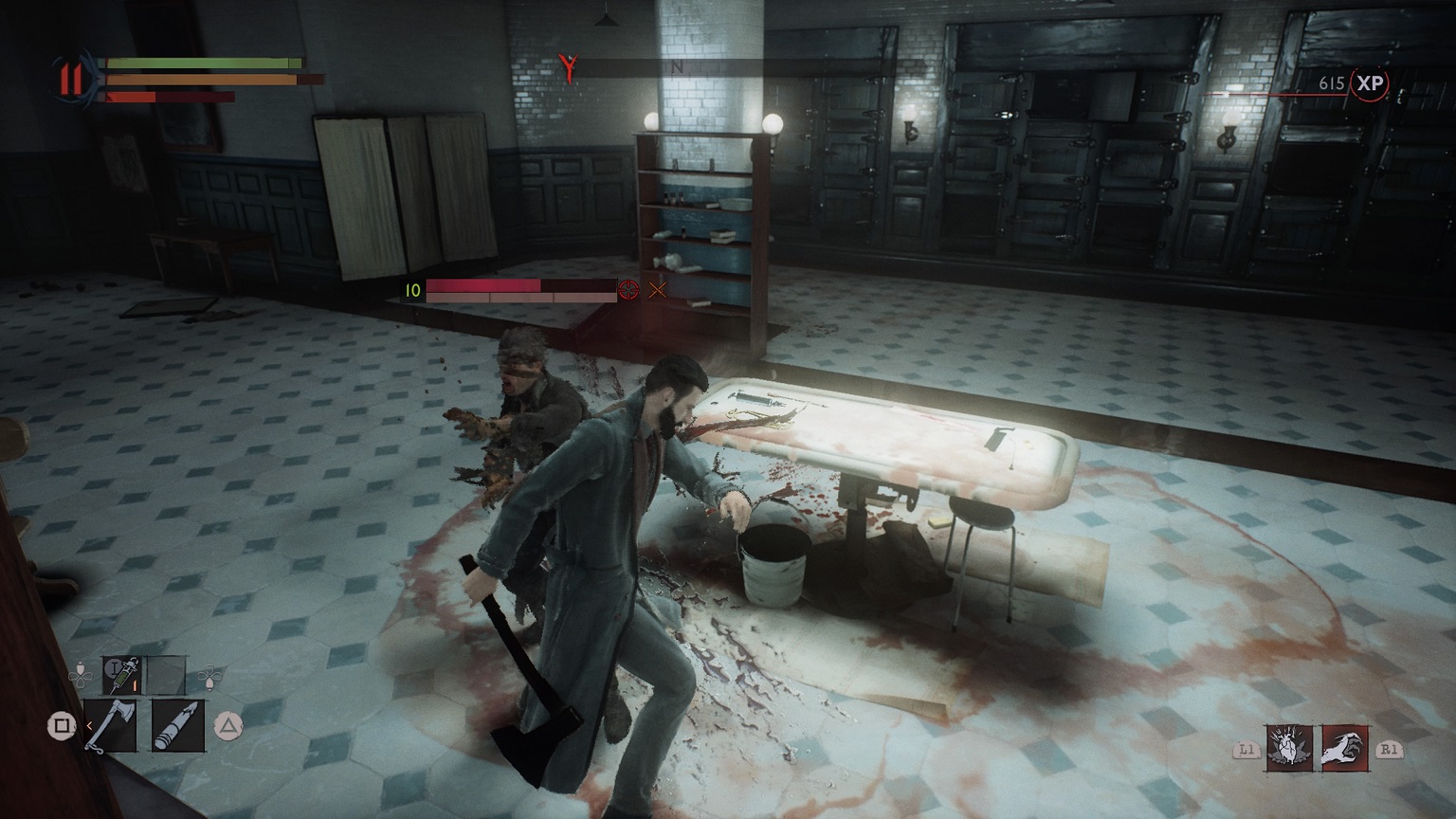The width and height of the screenshot is (1456, 819).
Task: Click the enemy lock-on target reticle
Action: click(628, 290)
